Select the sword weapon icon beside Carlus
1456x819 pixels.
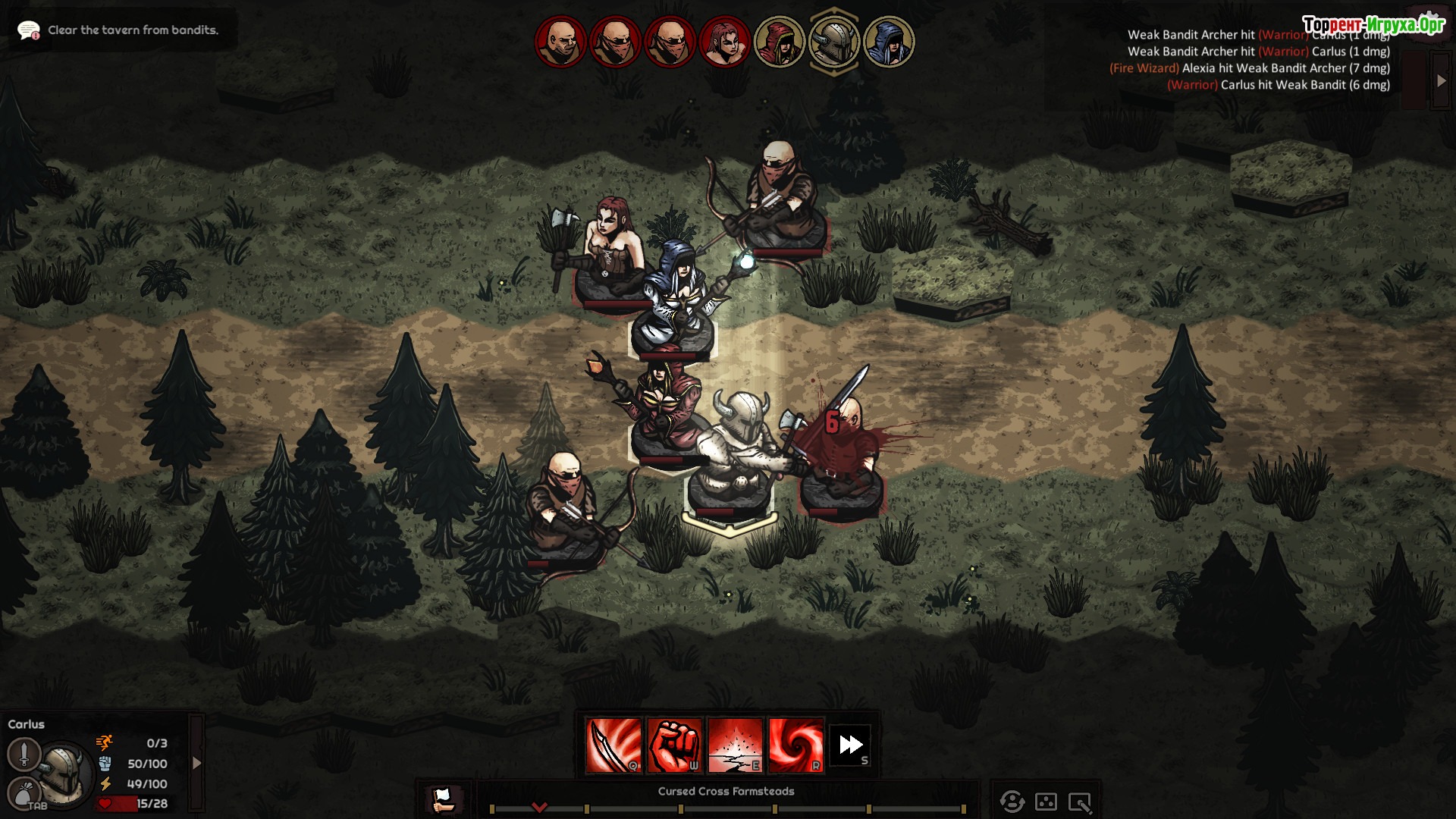click(24, 754)
